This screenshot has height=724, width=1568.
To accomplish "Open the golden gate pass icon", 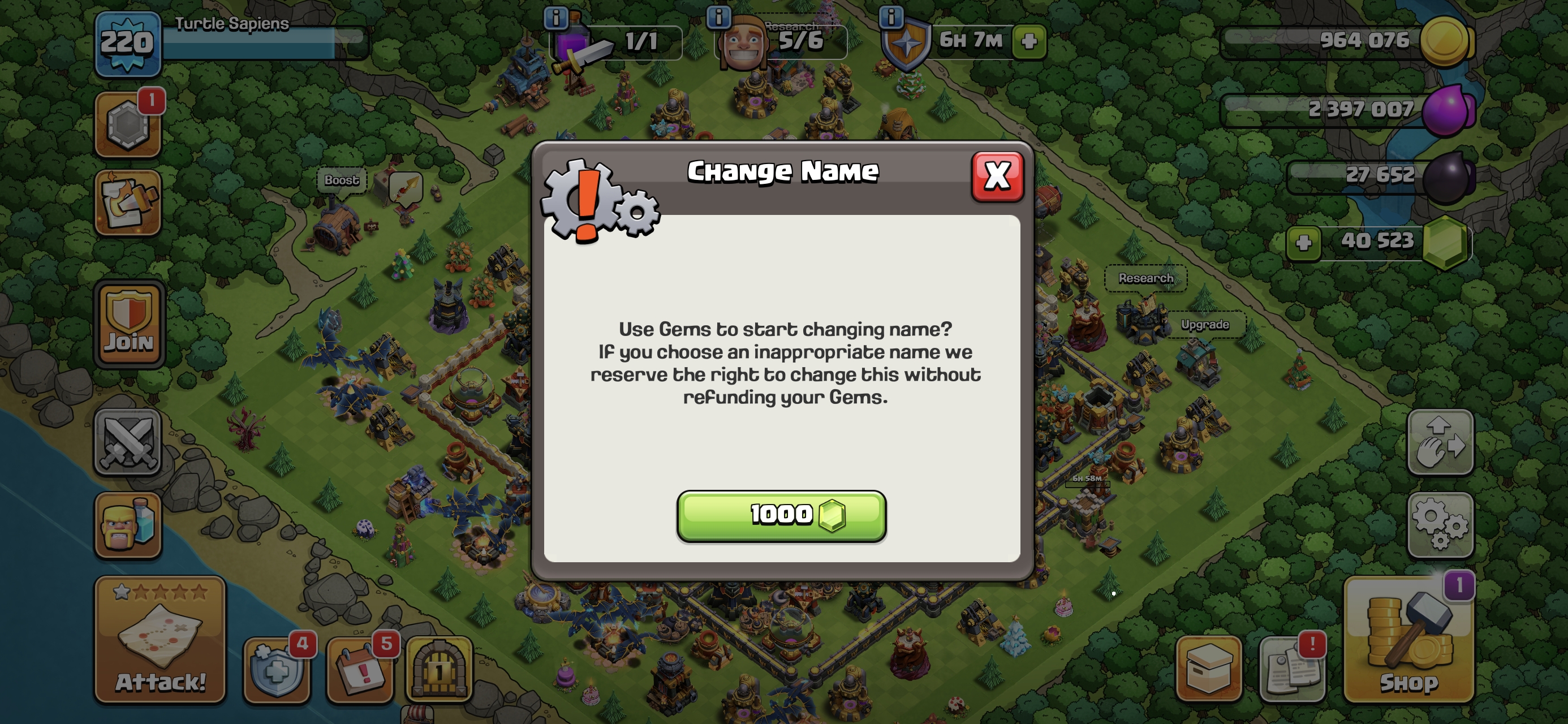I will tap(439, 670).
